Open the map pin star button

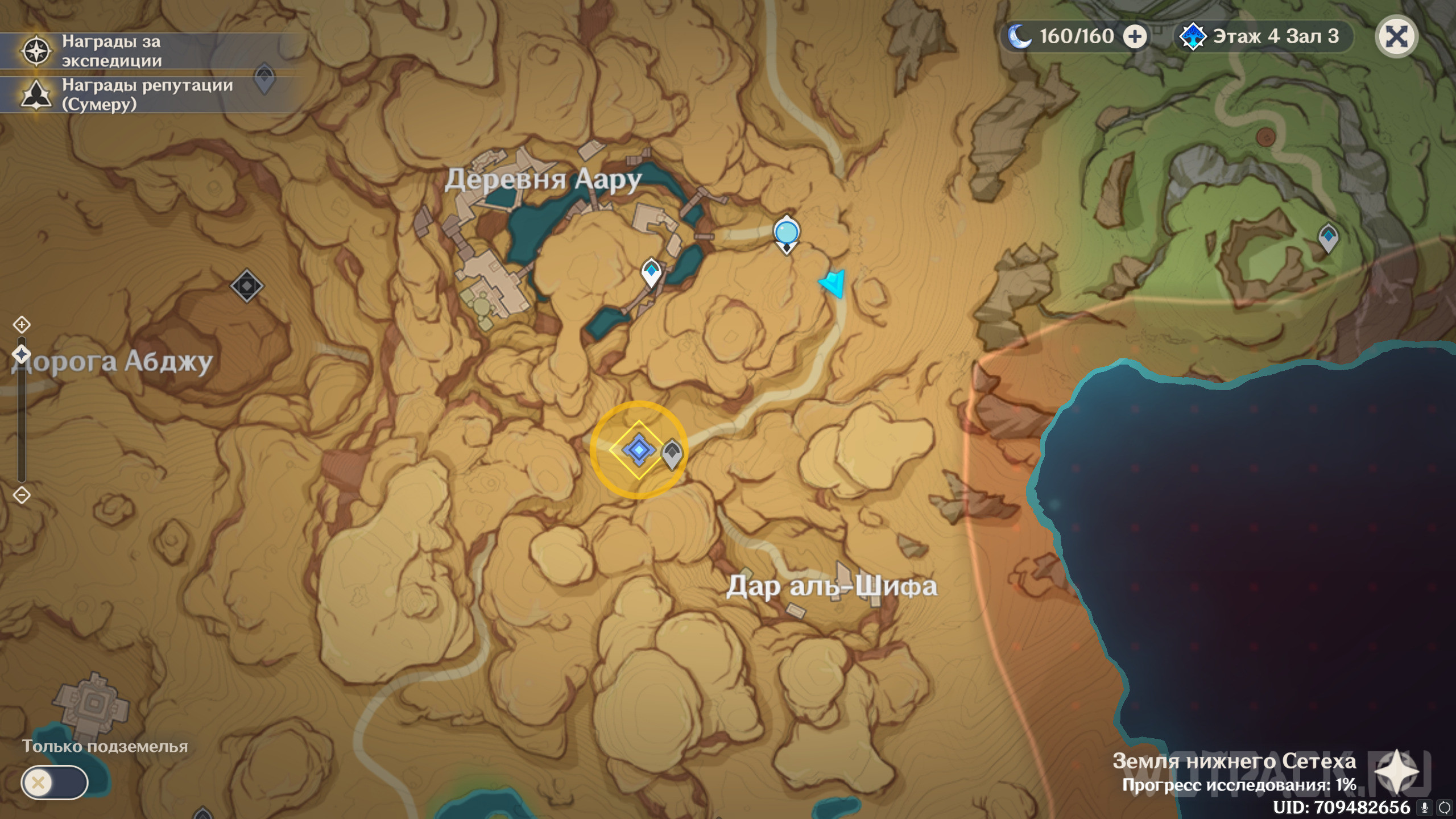click(1397, 772)
